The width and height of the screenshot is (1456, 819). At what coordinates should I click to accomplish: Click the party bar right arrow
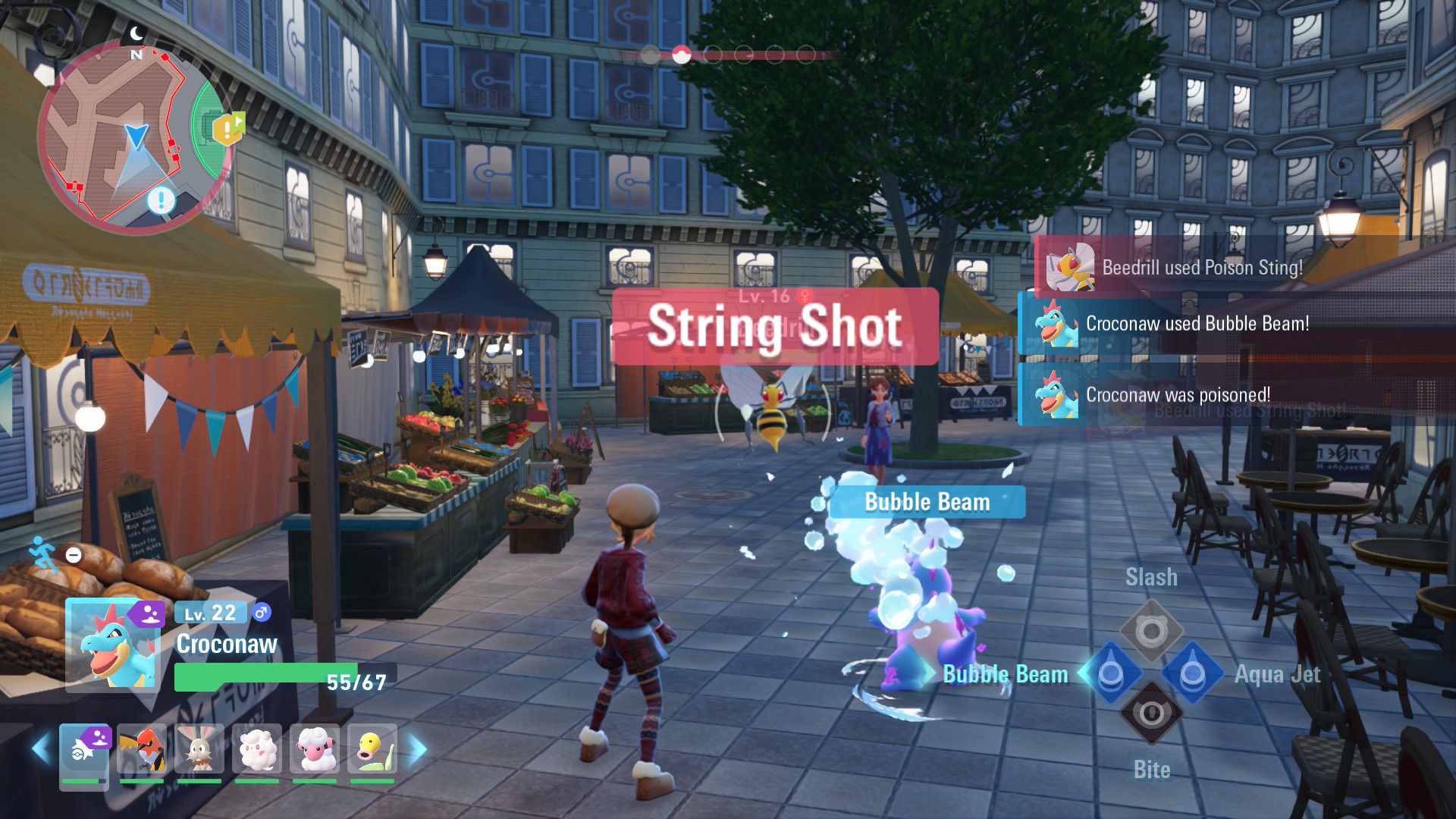[x=419, y=749]
